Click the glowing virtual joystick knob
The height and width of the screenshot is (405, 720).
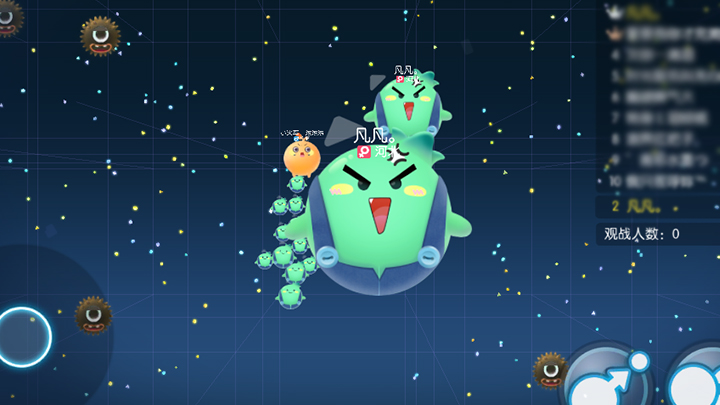(x=23, y=336)
